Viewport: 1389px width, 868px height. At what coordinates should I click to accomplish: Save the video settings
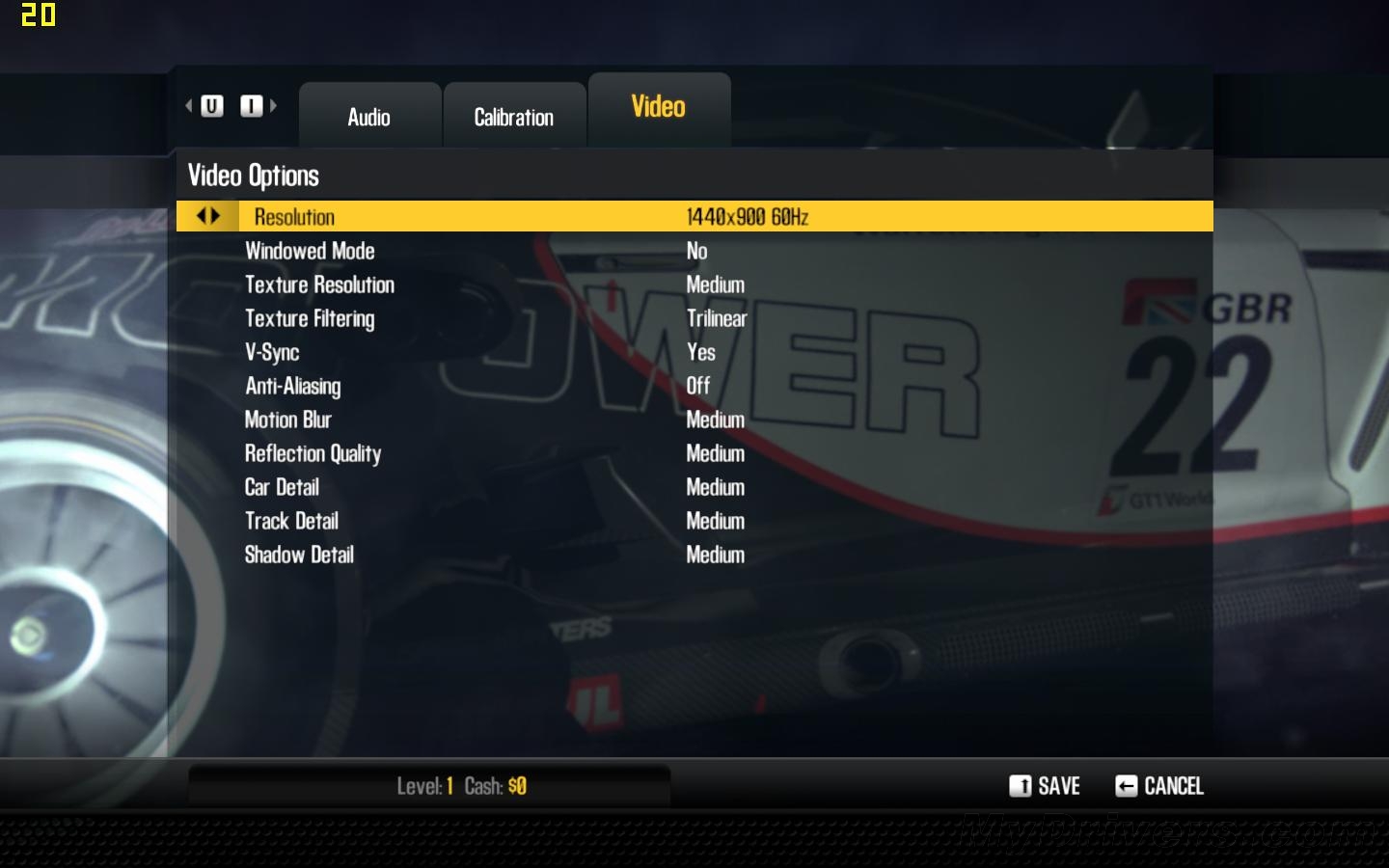tap(1045, 786)
